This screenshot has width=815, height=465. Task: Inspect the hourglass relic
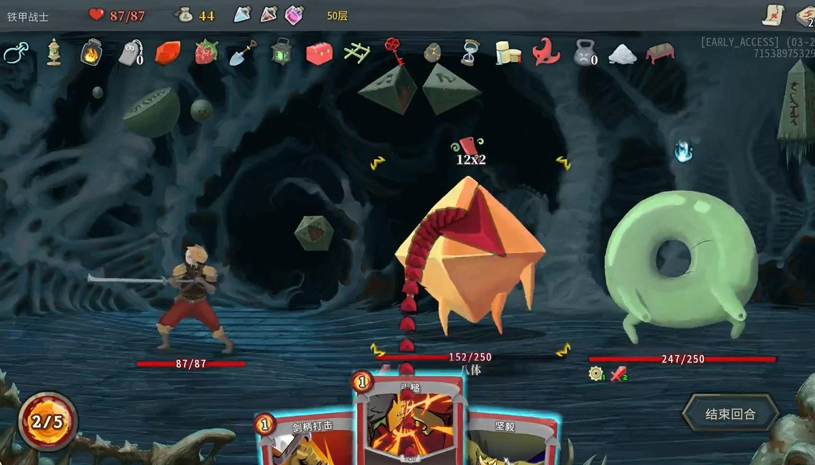(x=470, y=53)
